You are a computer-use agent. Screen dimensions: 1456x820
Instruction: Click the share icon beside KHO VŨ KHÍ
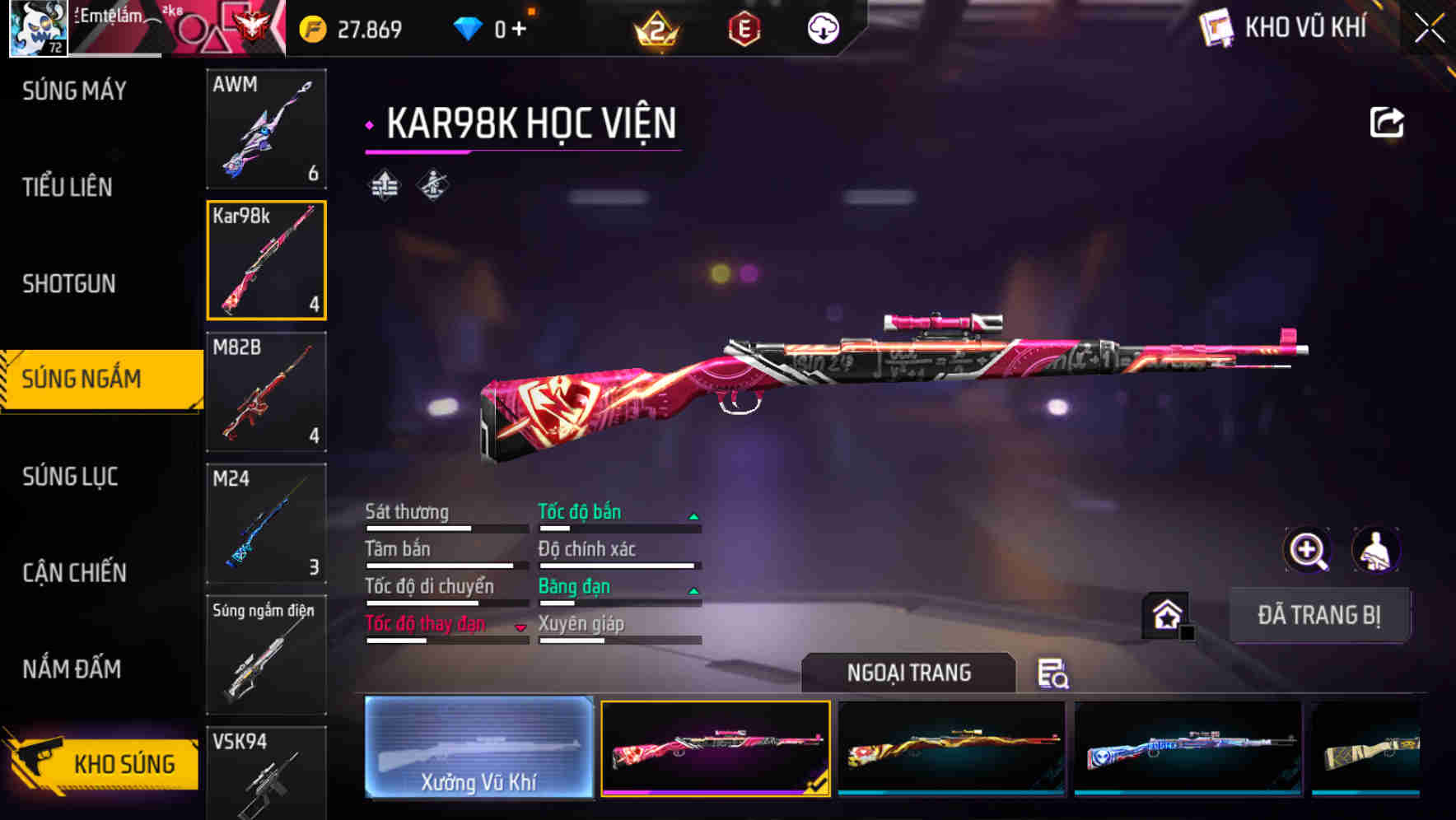click(1388, 121)
